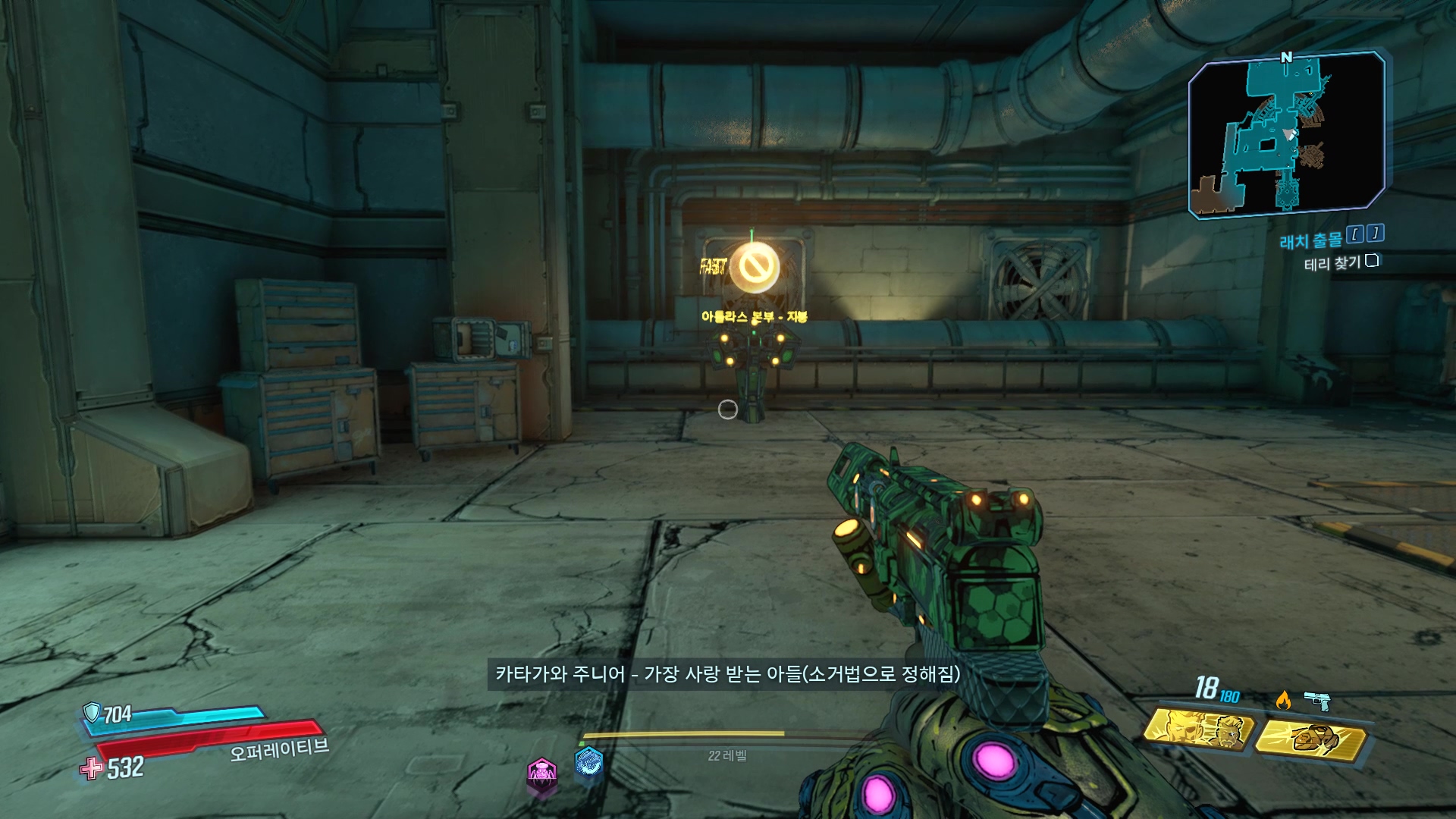Select the cyan pistol weapon icon
Viewport: 1456px width, 819px height.
pos(1317,700)
